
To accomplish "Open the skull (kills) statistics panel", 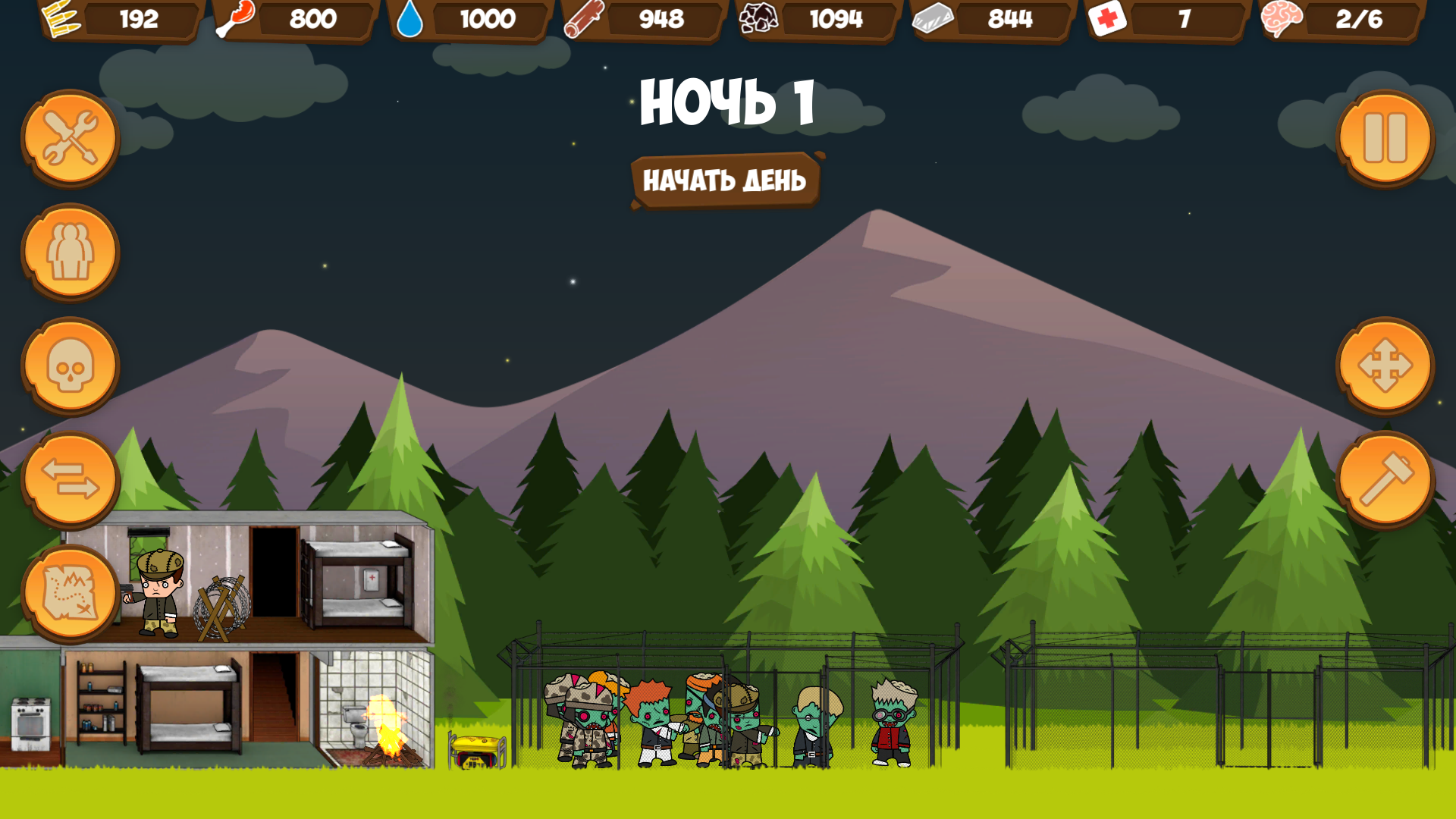I will (x=70, y=366).
